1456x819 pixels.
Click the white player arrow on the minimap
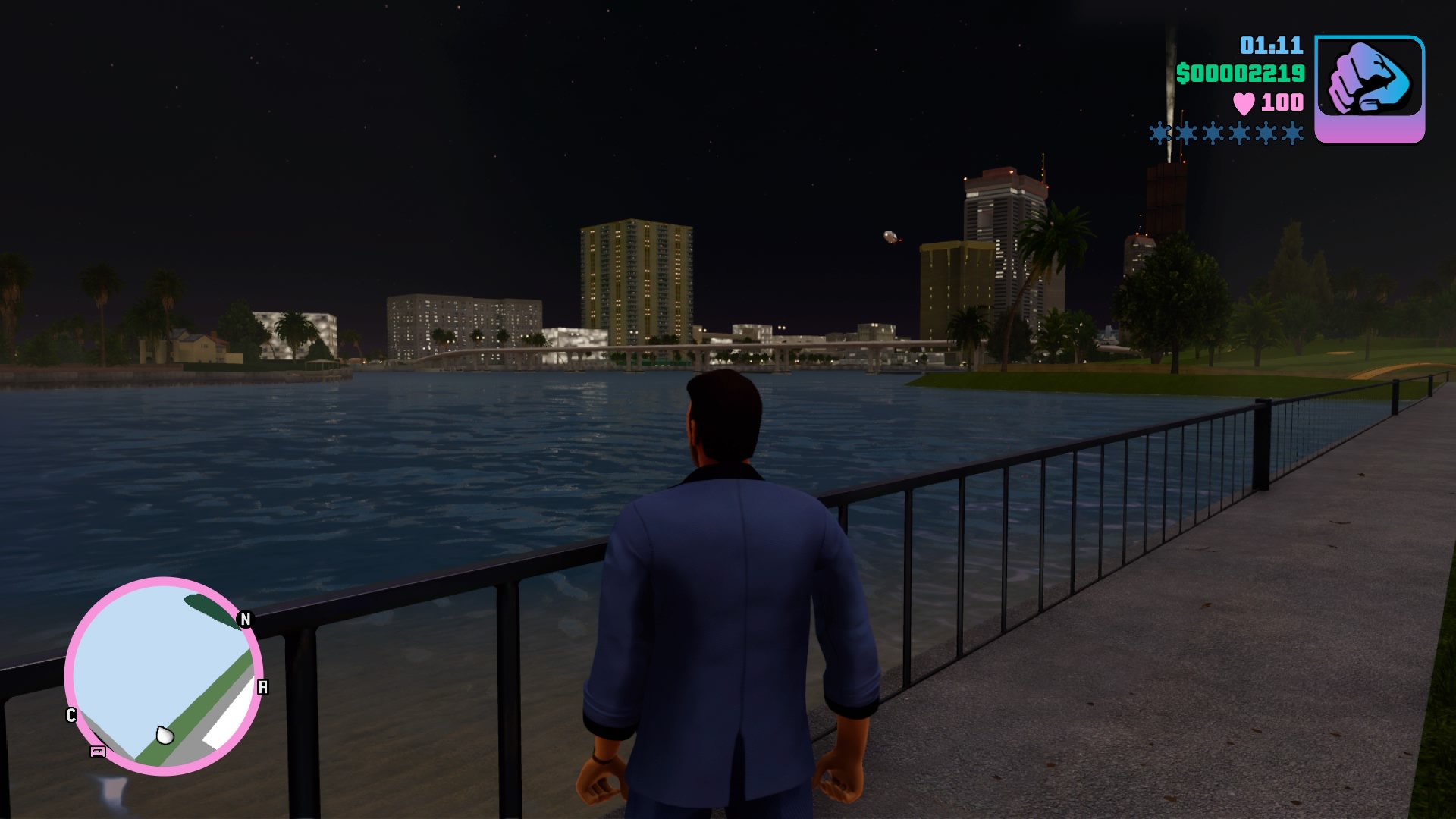click(165, 735)
